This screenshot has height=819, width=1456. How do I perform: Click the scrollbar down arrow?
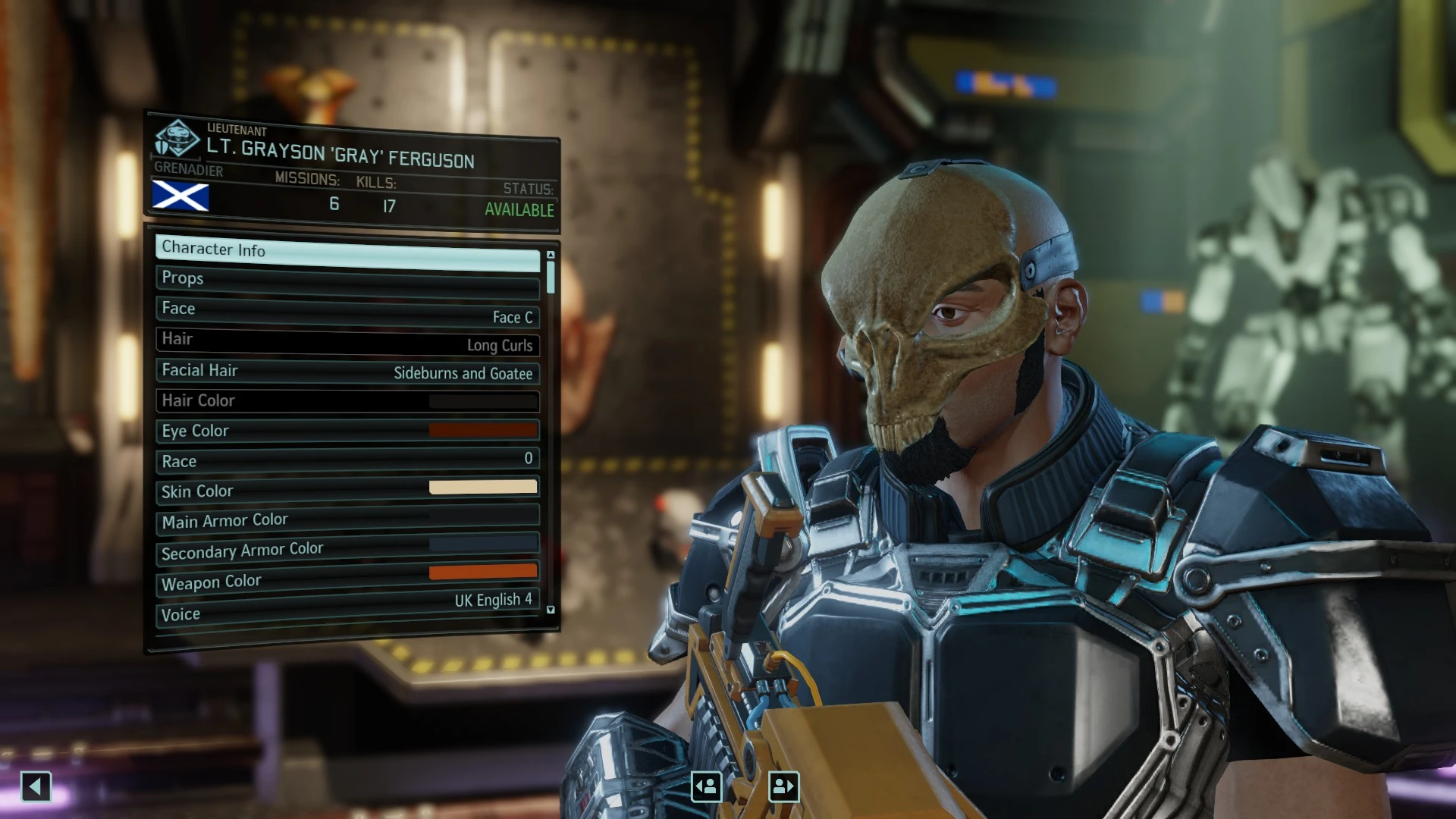coord(551,608)
